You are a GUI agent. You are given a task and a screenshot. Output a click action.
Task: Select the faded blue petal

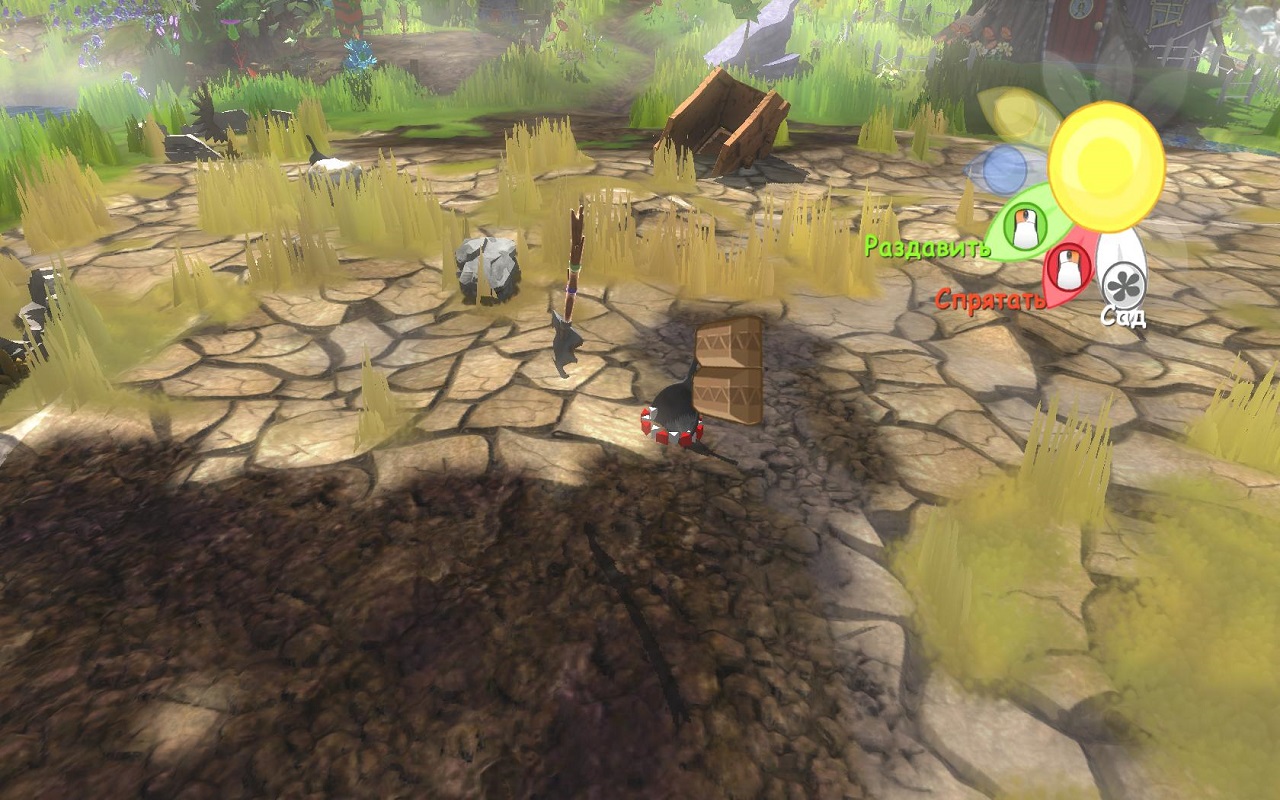1004,170
